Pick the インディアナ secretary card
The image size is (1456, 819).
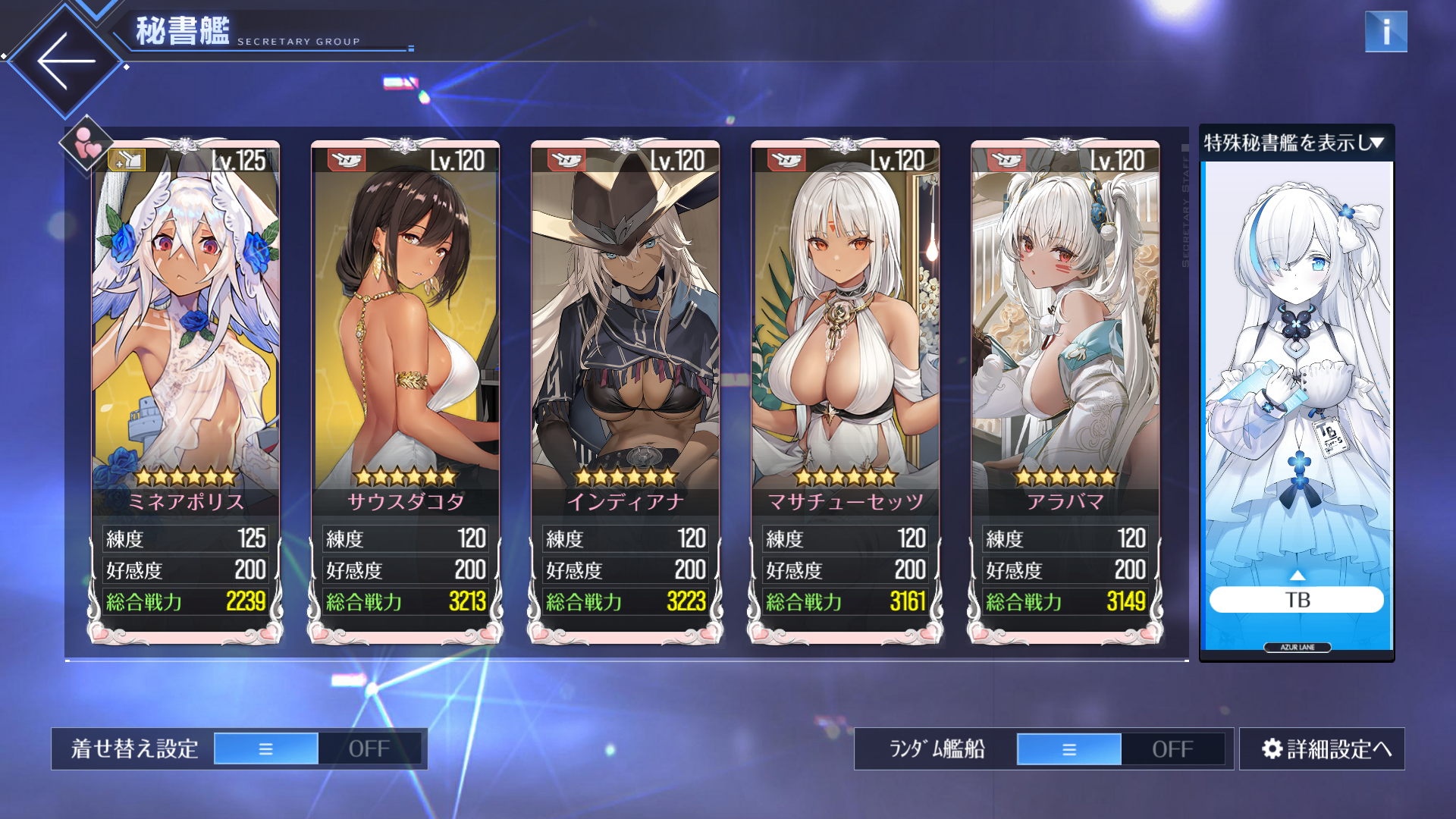pos(625,341)
